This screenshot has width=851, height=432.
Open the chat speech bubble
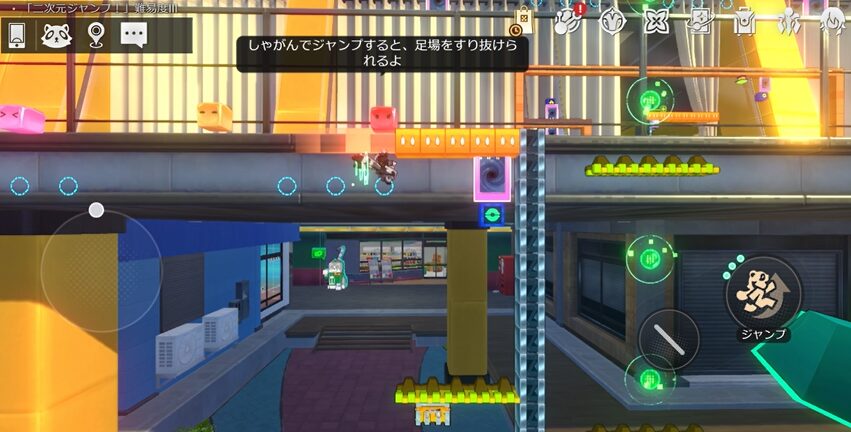pyautogui.click(x=134, y=35)
